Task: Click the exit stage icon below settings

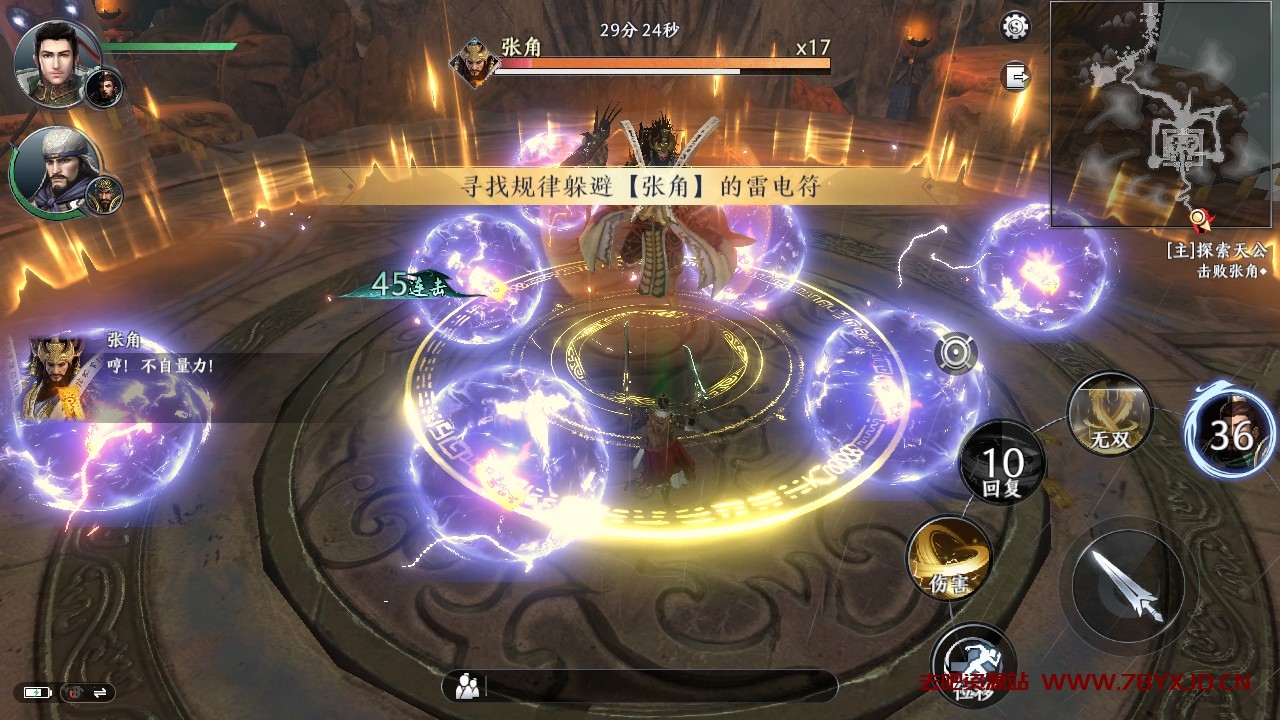Action: (x=1016, y=76)
